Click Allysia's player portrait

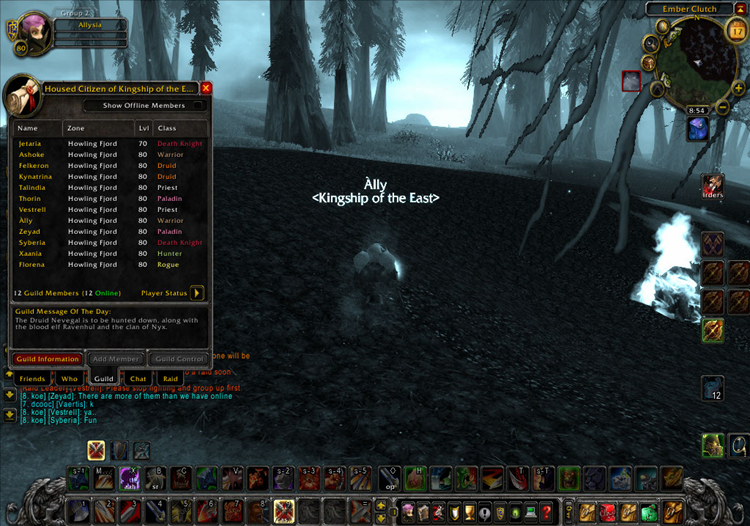[24, 28]
